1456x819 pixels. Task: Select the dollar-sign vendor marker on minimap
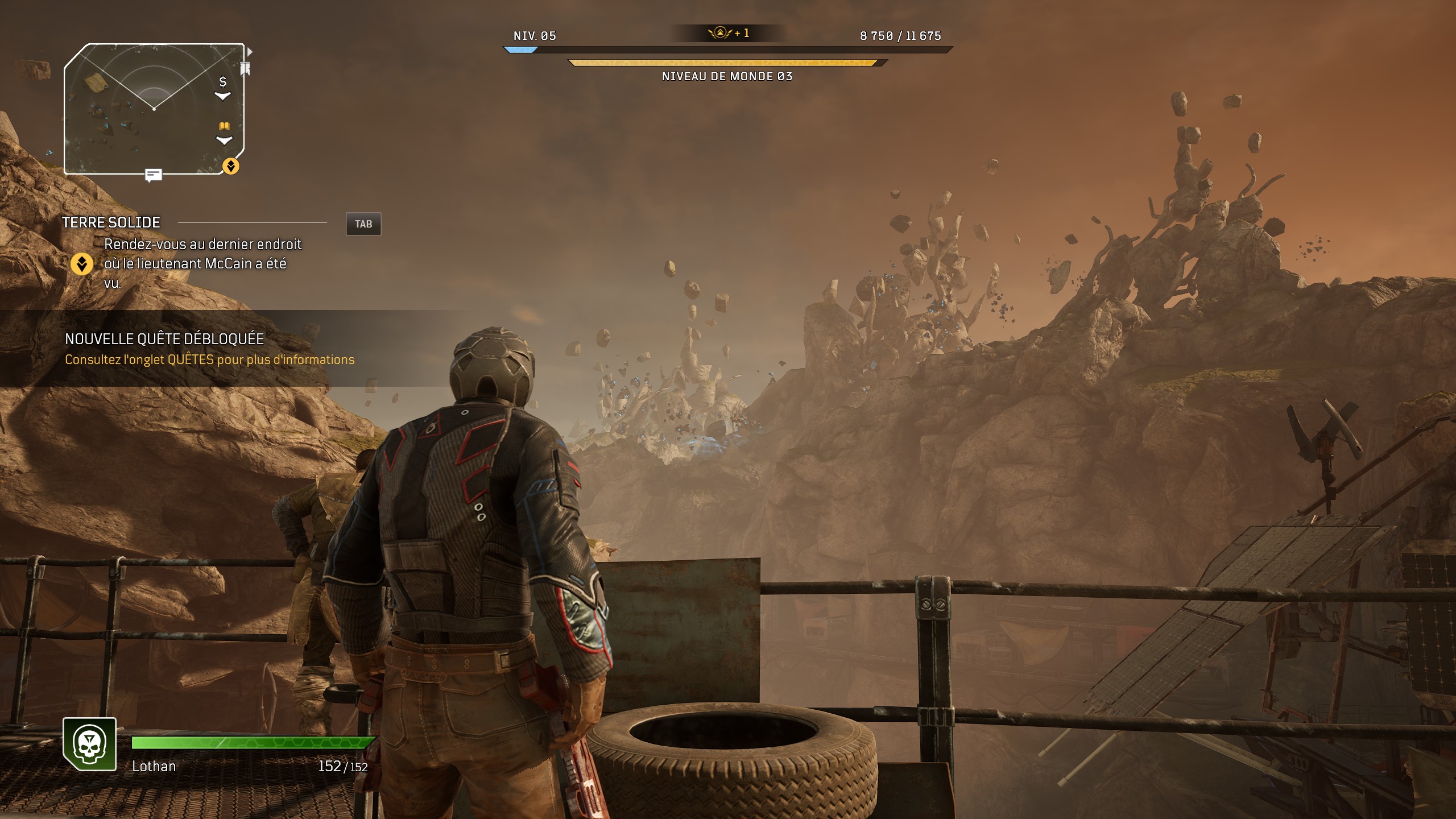223,82
